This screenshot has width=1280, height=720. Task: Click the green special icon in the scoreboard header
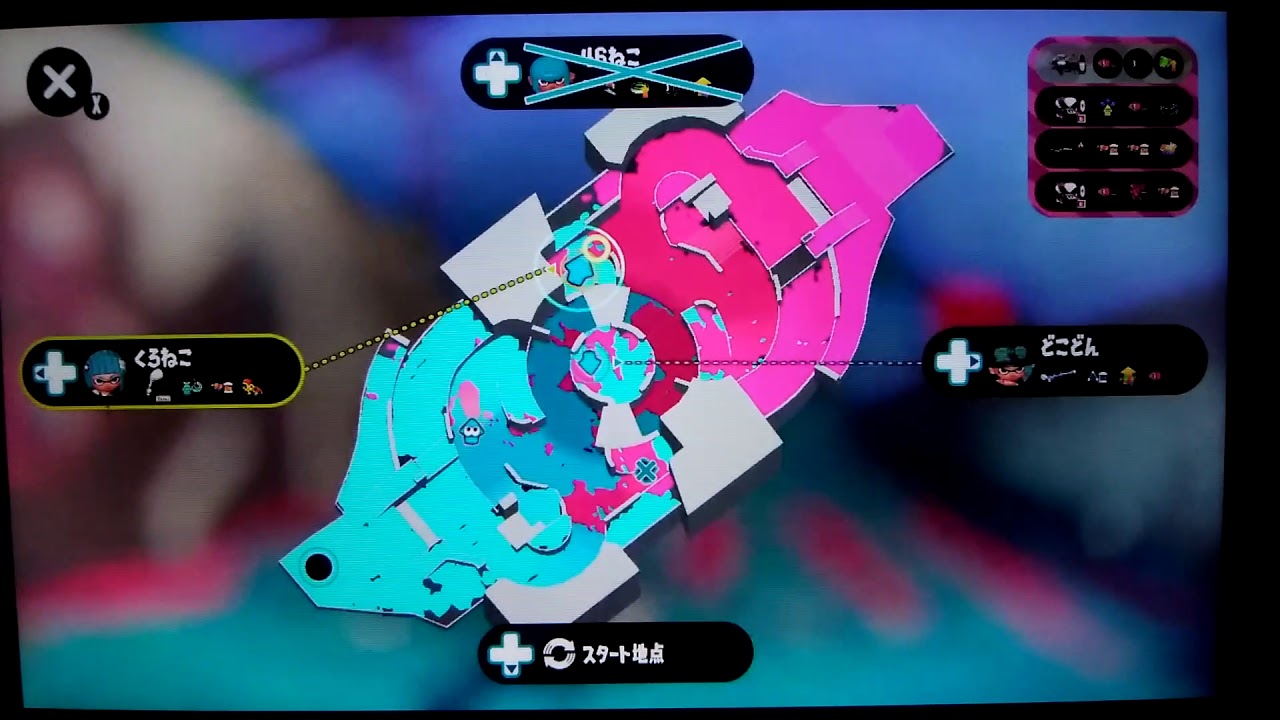click(1168, 64)
